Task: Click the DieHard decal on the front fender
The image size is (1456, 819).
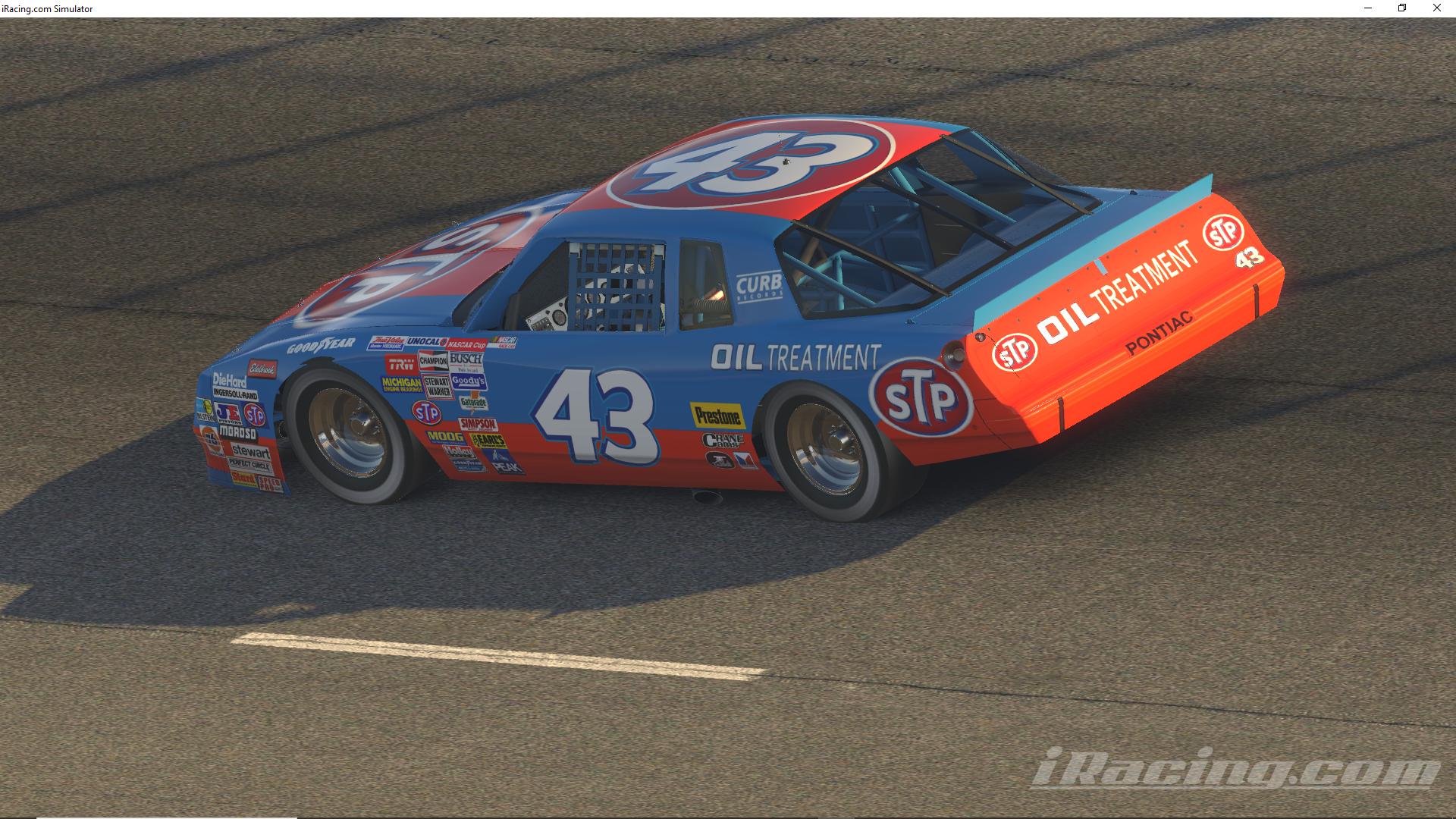Action: coord(229,381)
